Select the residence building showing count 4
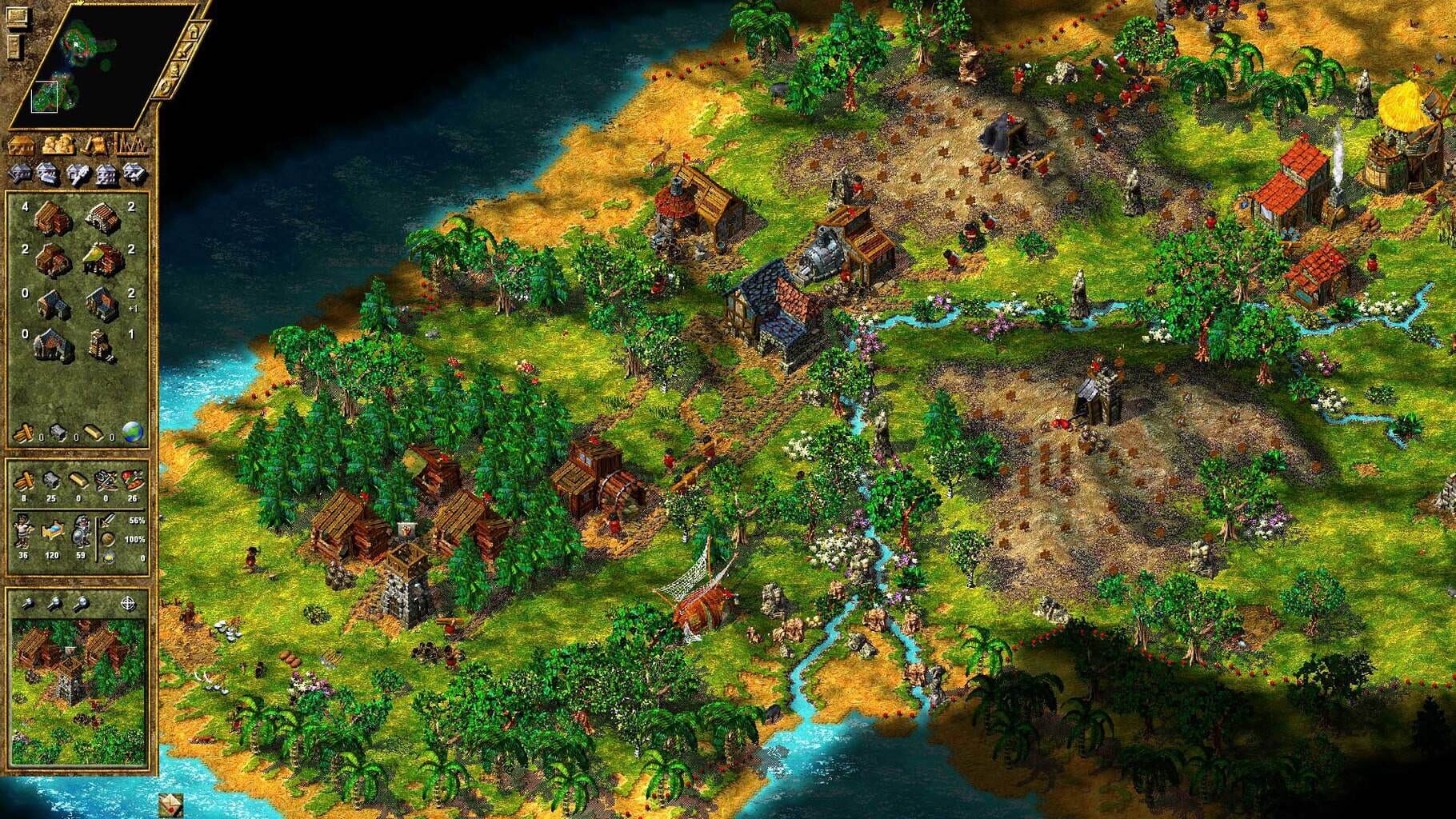Viewport: 1456px width, 819px height. (52, 218)
